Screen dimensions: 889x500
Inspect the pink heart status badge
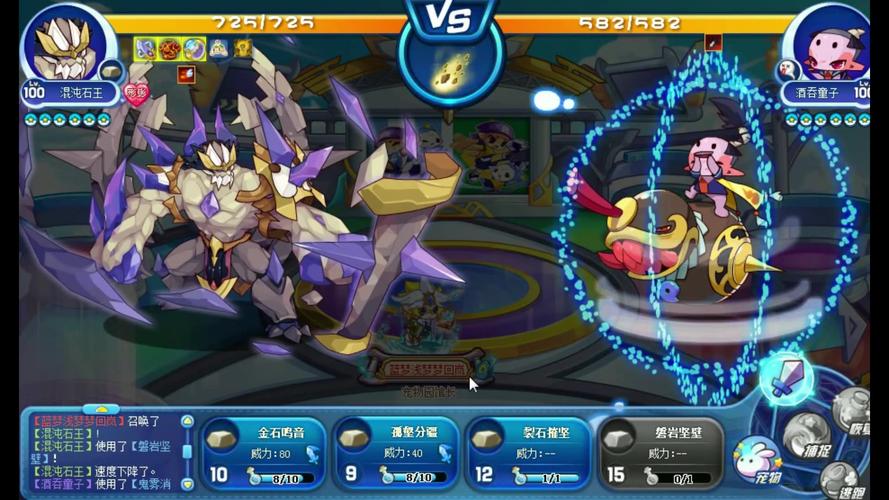136,93
